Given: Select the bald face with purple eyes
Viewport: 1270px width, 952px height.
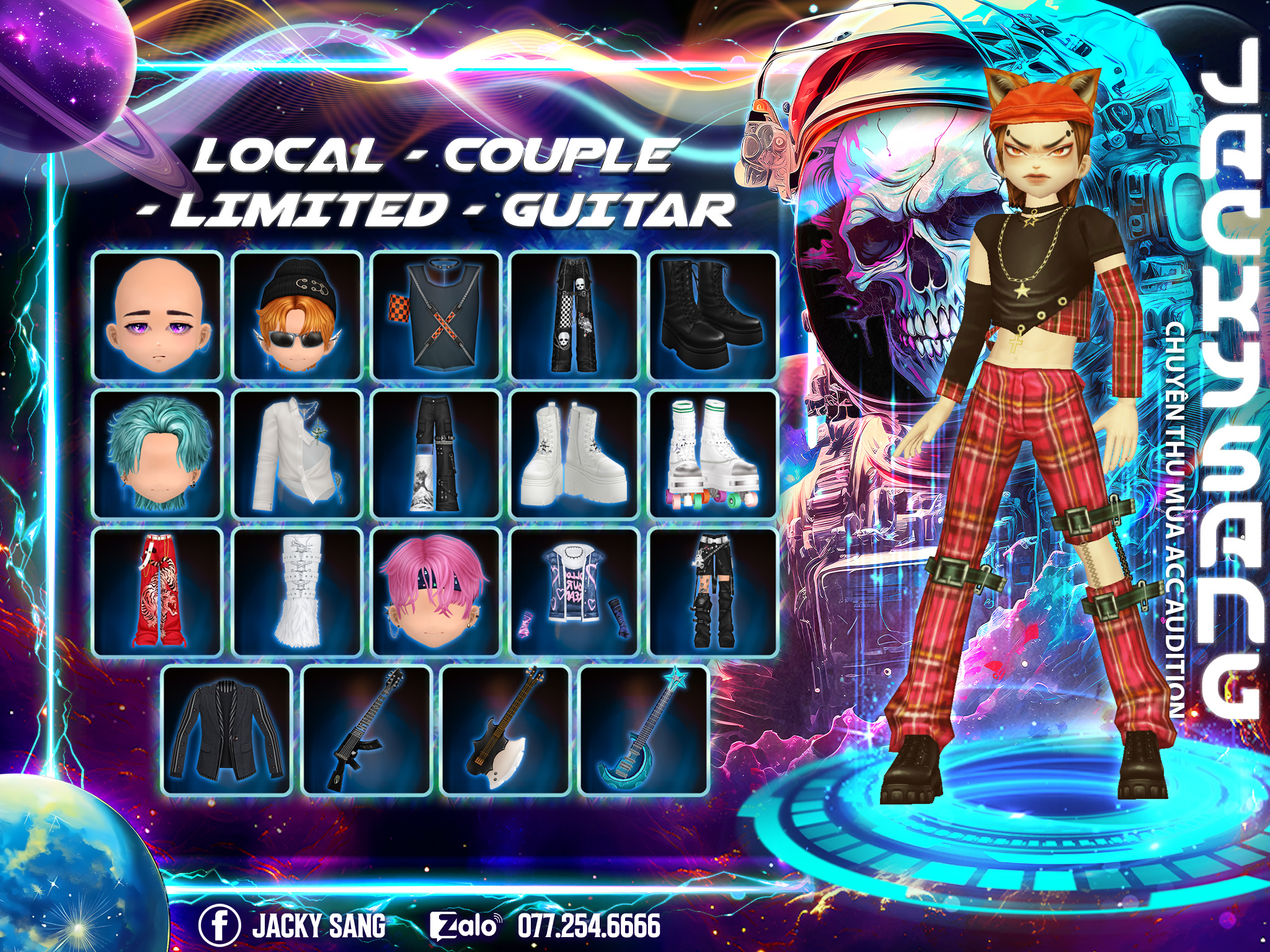Looking at the screenshot, I should (x=158, y=316).
